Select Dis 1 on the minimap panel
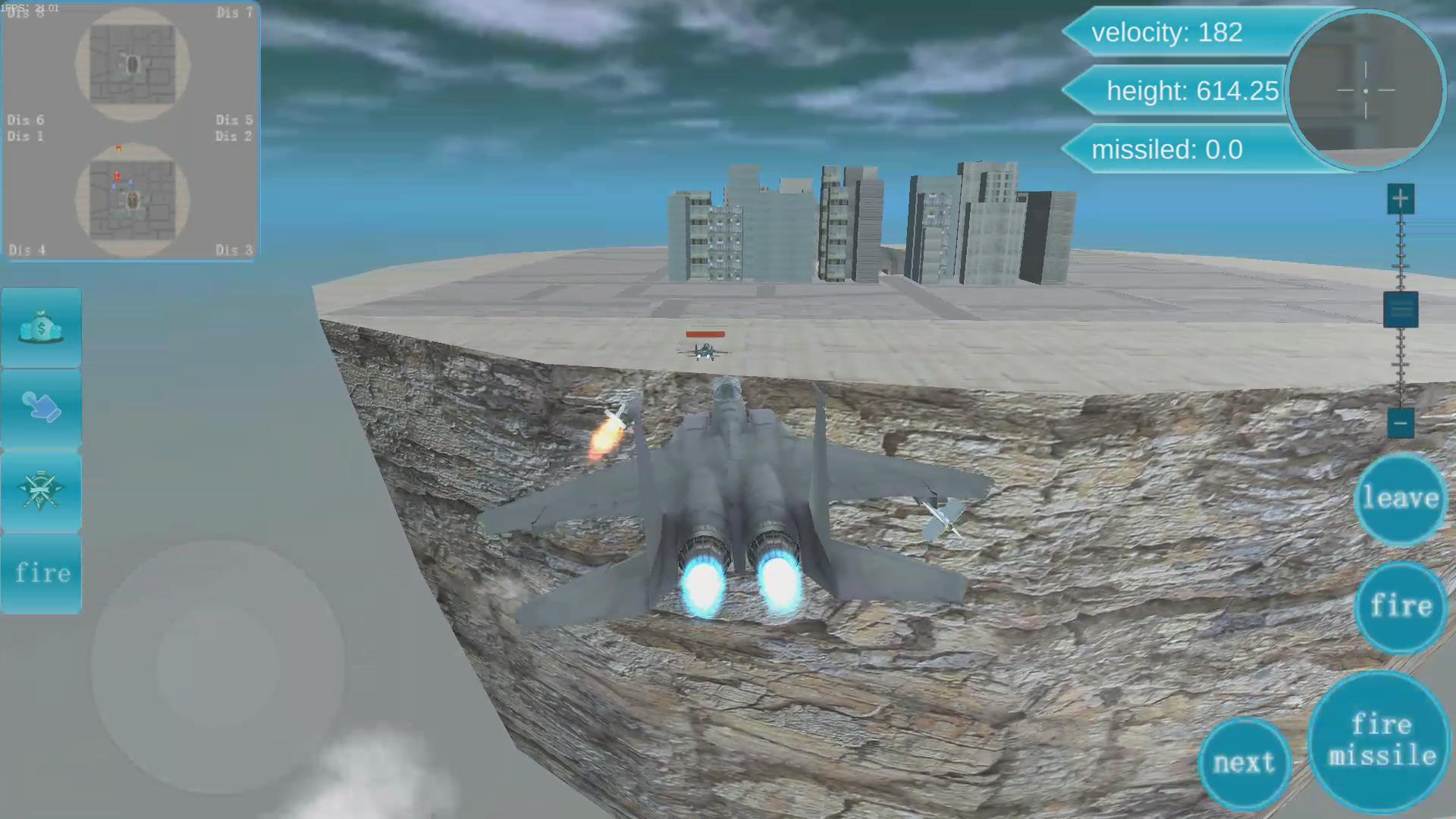The width and height of the screenshot is (1456, 819). click(26, 136)
